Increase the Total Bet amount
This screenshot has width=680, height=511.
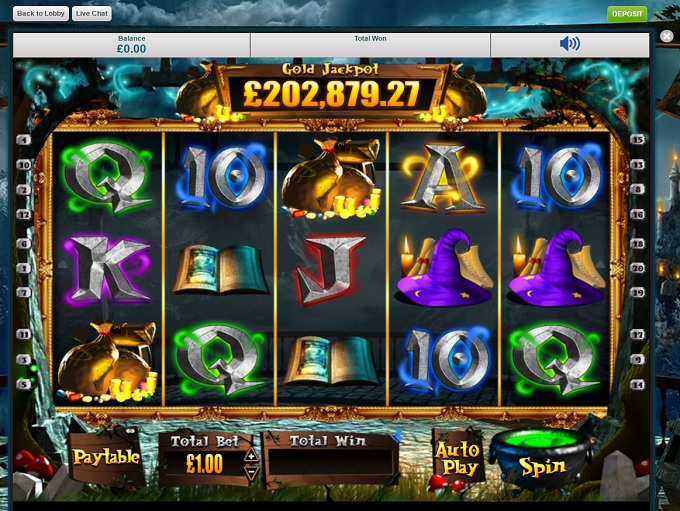coord(251,456)
